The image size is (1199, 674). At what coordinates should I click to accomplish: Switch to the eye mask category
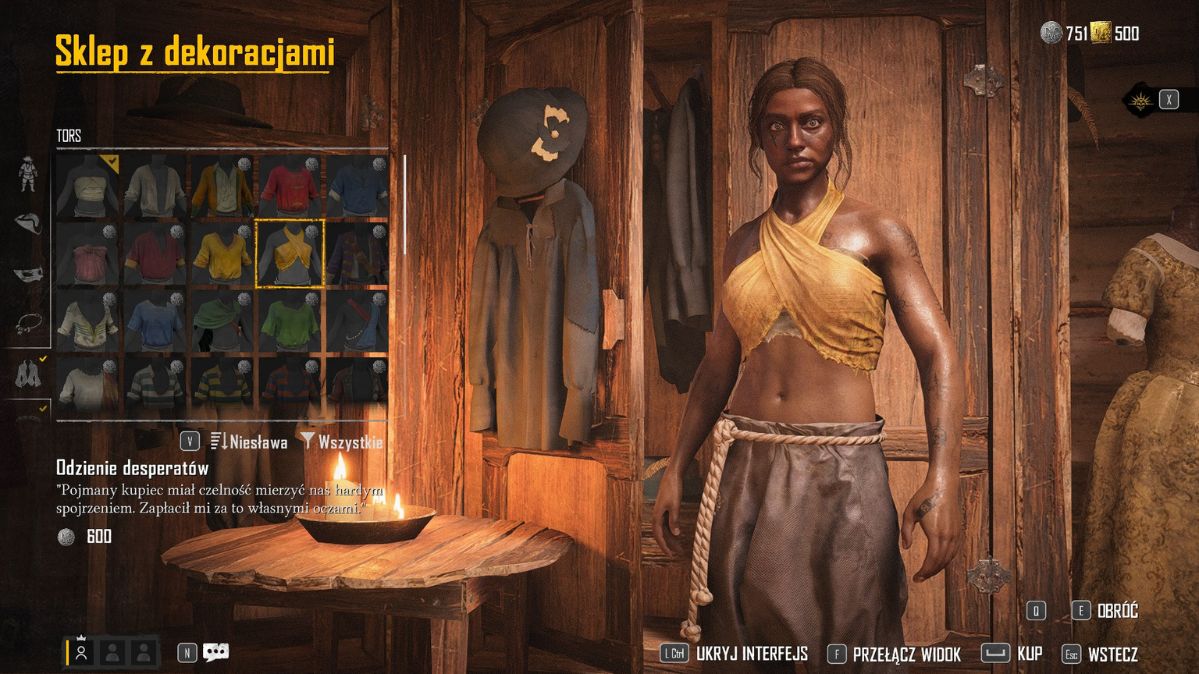tap(28, 273)
